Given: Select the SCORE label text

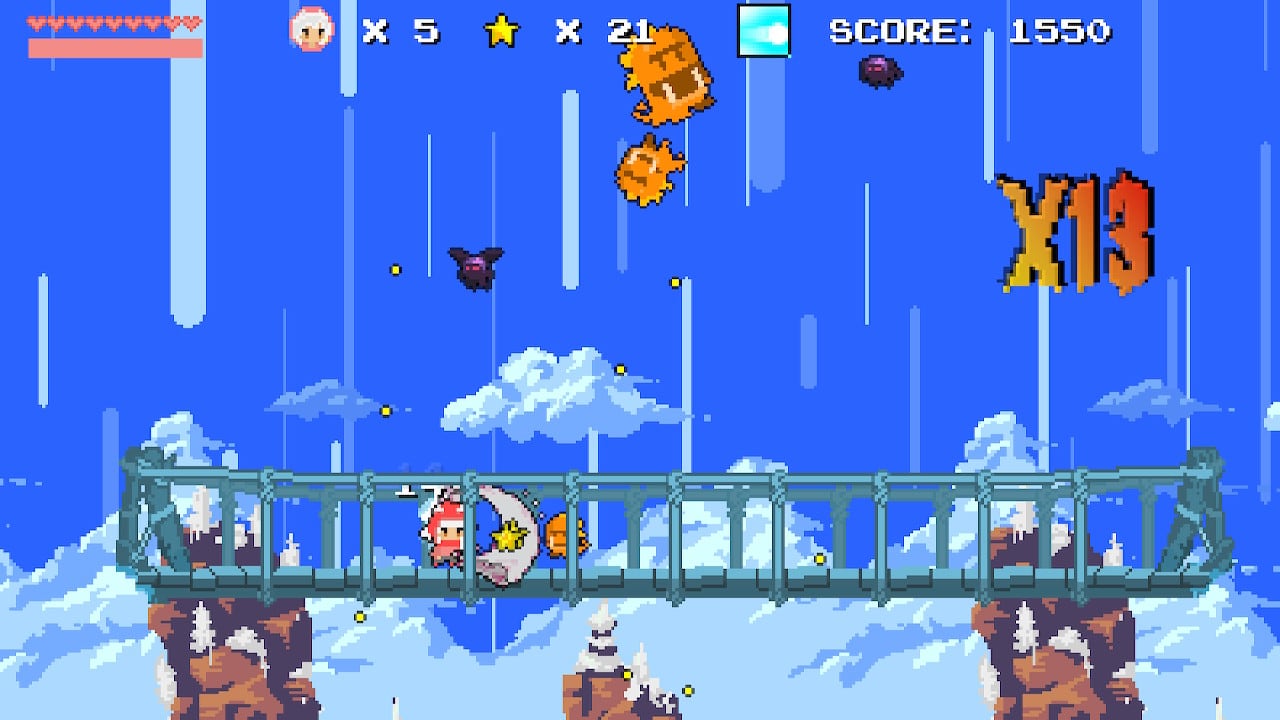Looking at the screenshot, I should tap(900, 31).
